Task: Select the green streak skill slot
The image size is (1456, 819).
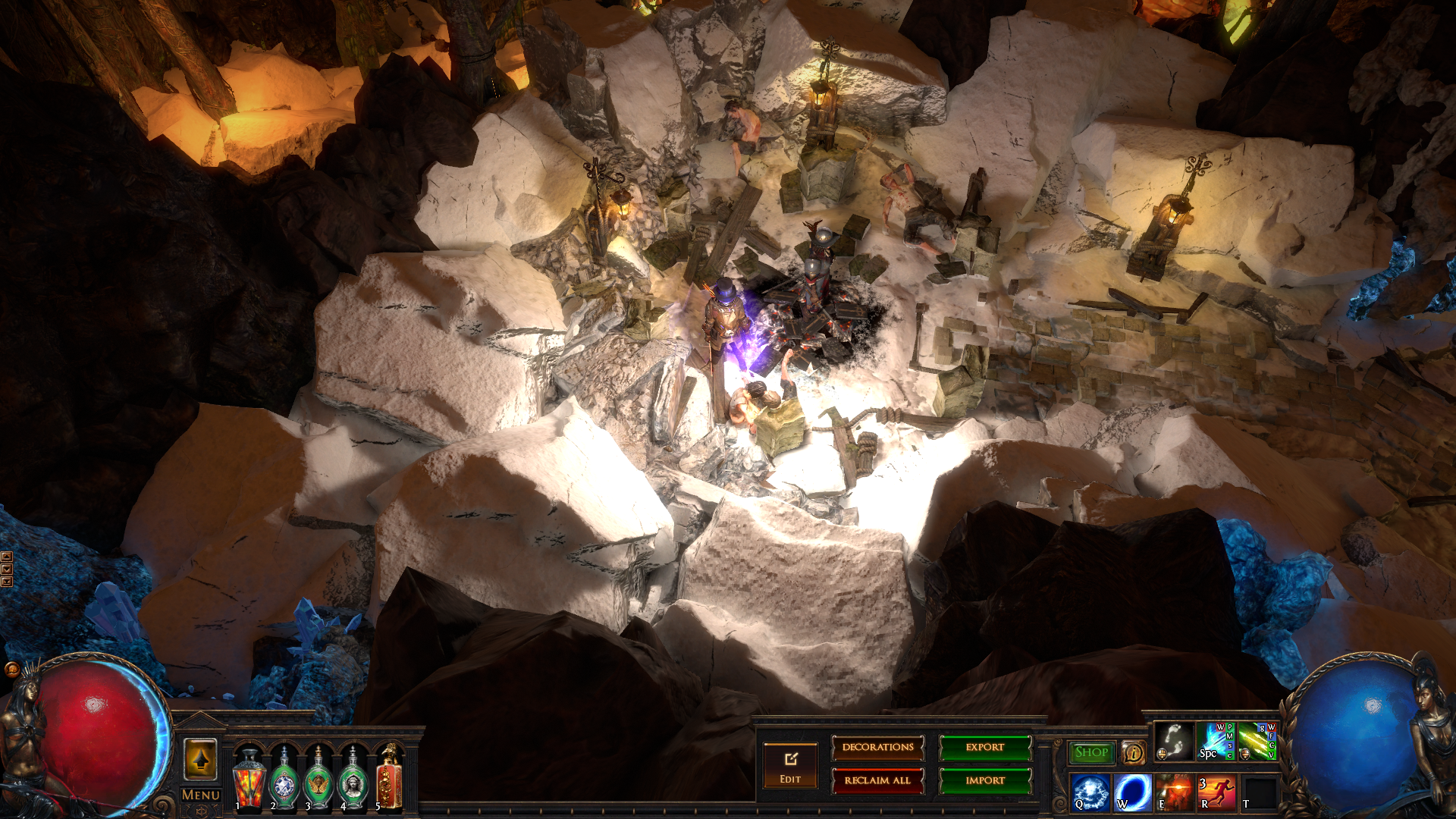Action: [1257, 742]
